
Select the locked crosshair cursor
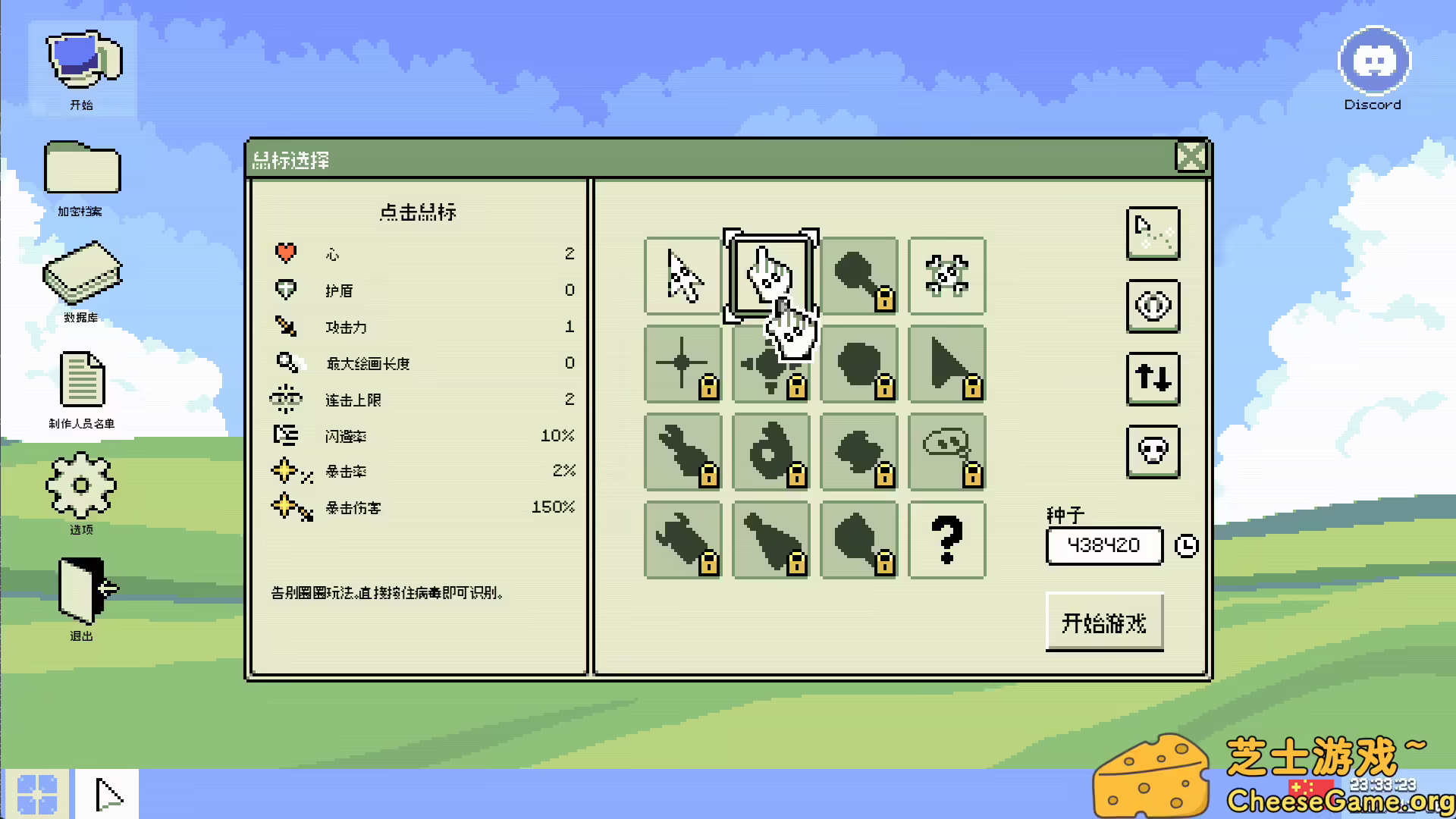(x=681, y=364)
